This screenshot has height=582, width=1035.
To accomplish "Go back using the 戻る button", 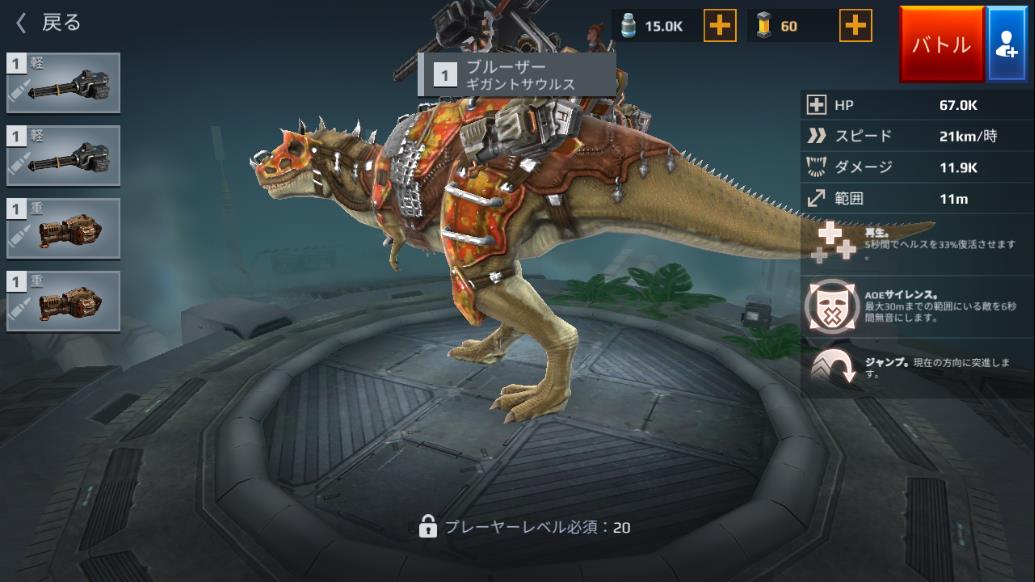I will [48, 22].
